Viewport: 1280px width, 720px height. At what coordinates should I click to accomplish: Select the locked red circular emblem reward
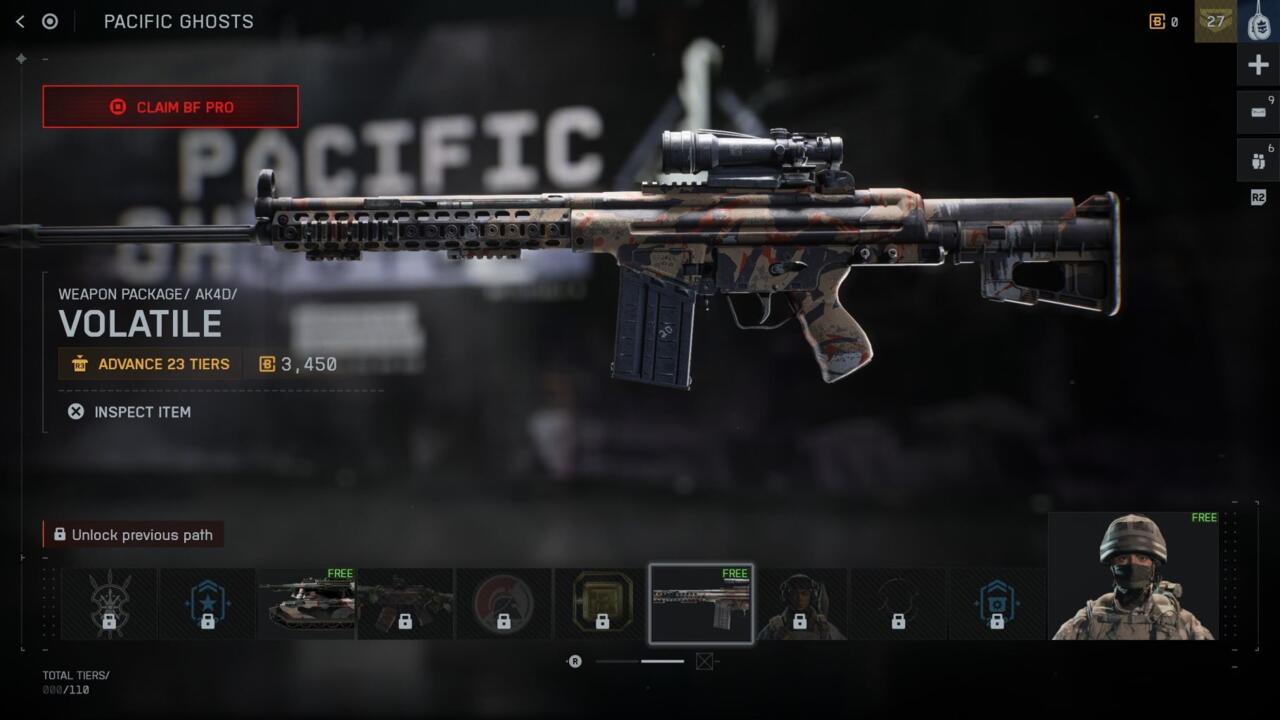coord(503,604)
